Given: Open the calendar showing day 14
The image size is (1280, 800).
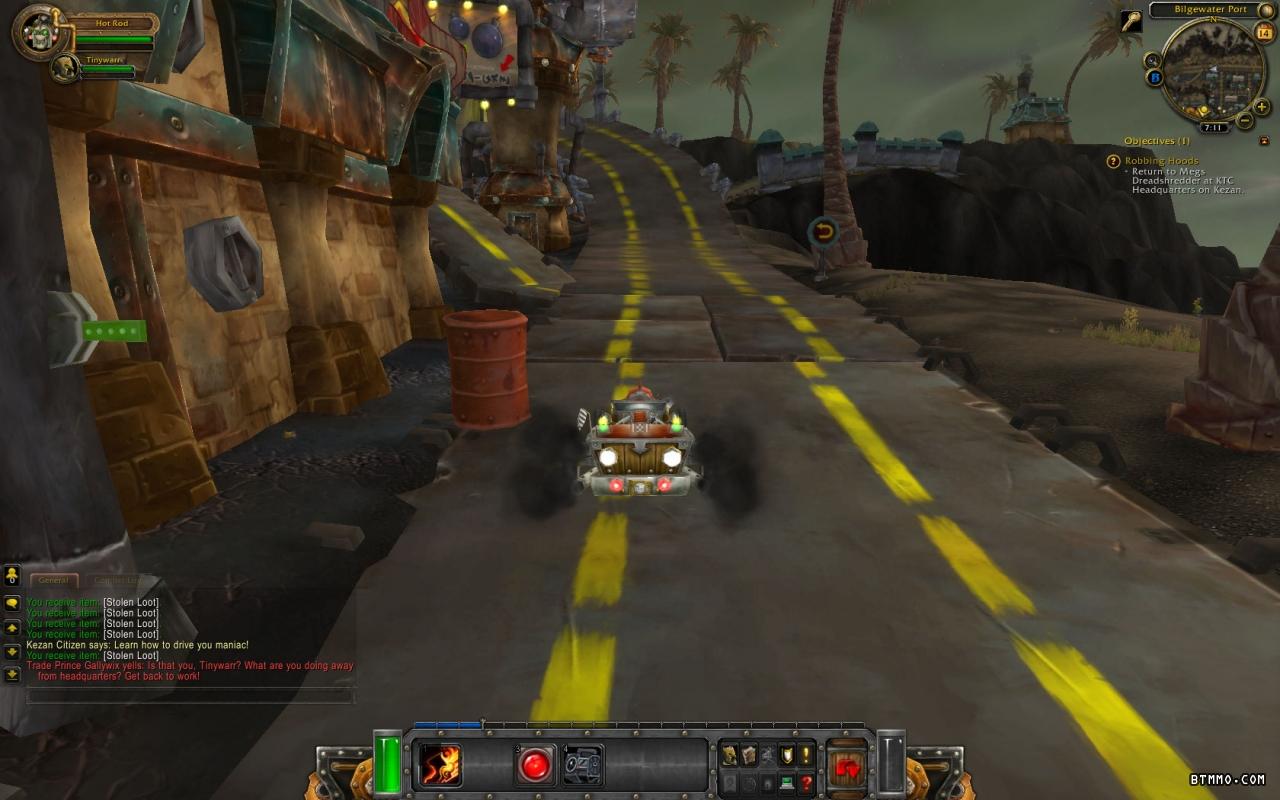Looking at the screenshot, I should (x=1263, y=33).
